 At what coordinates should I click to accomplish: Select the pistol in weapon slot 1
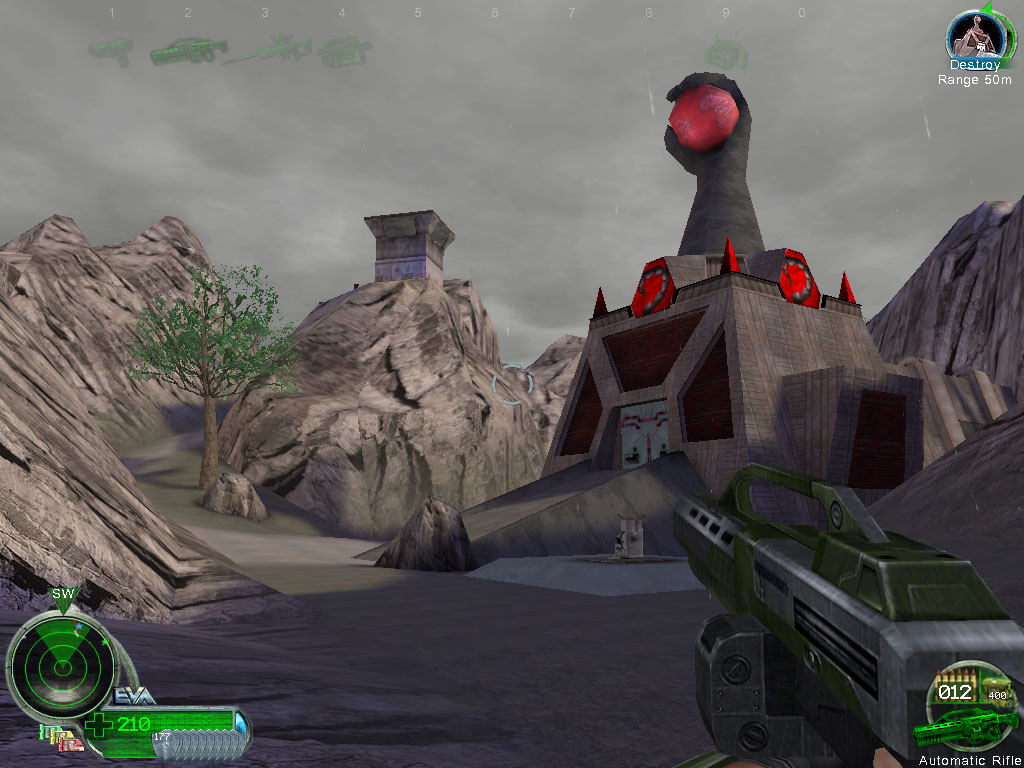[111, 49]
